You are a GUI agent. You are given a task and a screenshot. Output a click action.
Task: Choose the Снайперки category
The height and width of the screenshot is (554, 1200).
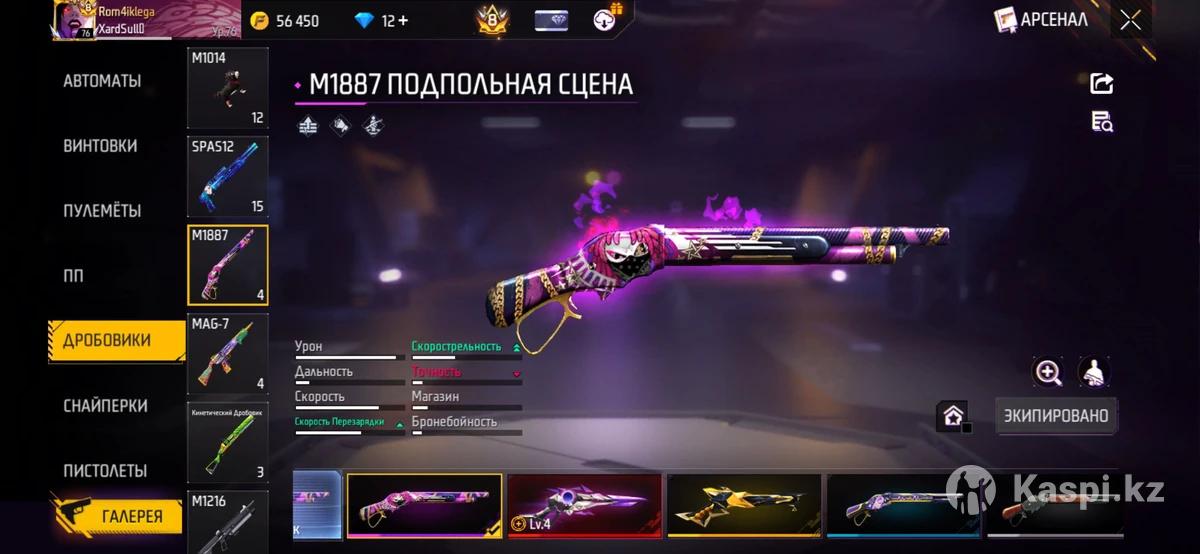click(x=105, y=406)
